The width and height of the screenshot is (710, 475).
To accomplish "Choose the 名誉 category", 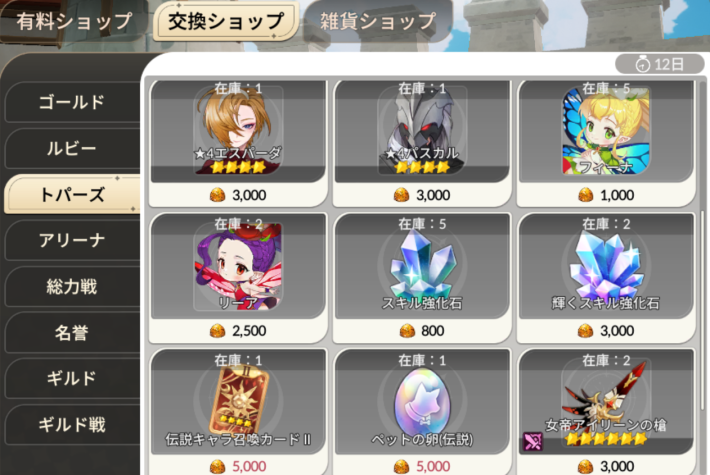I will coord(71,333).
